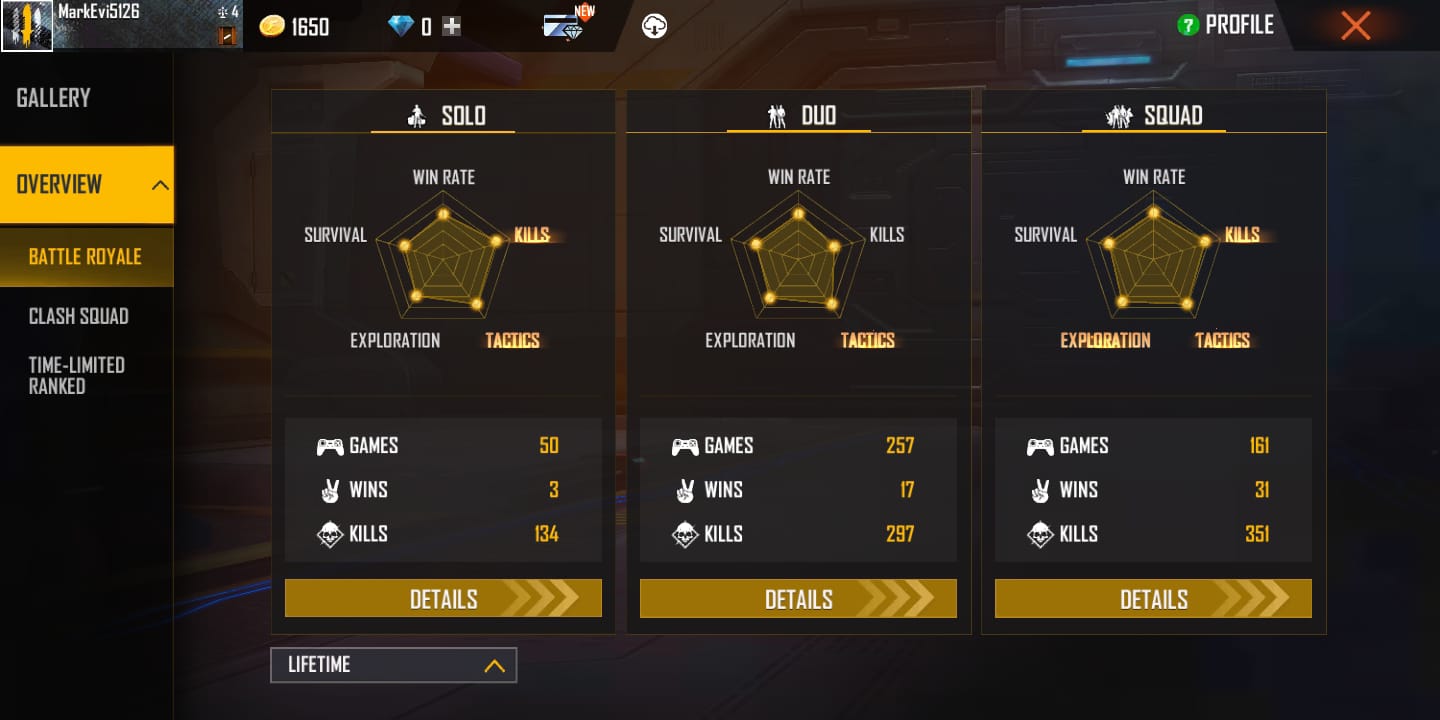Click the cloud download icon in the top bar
The width and height of the screenshot is (1440, 720).
pos(656,23)
